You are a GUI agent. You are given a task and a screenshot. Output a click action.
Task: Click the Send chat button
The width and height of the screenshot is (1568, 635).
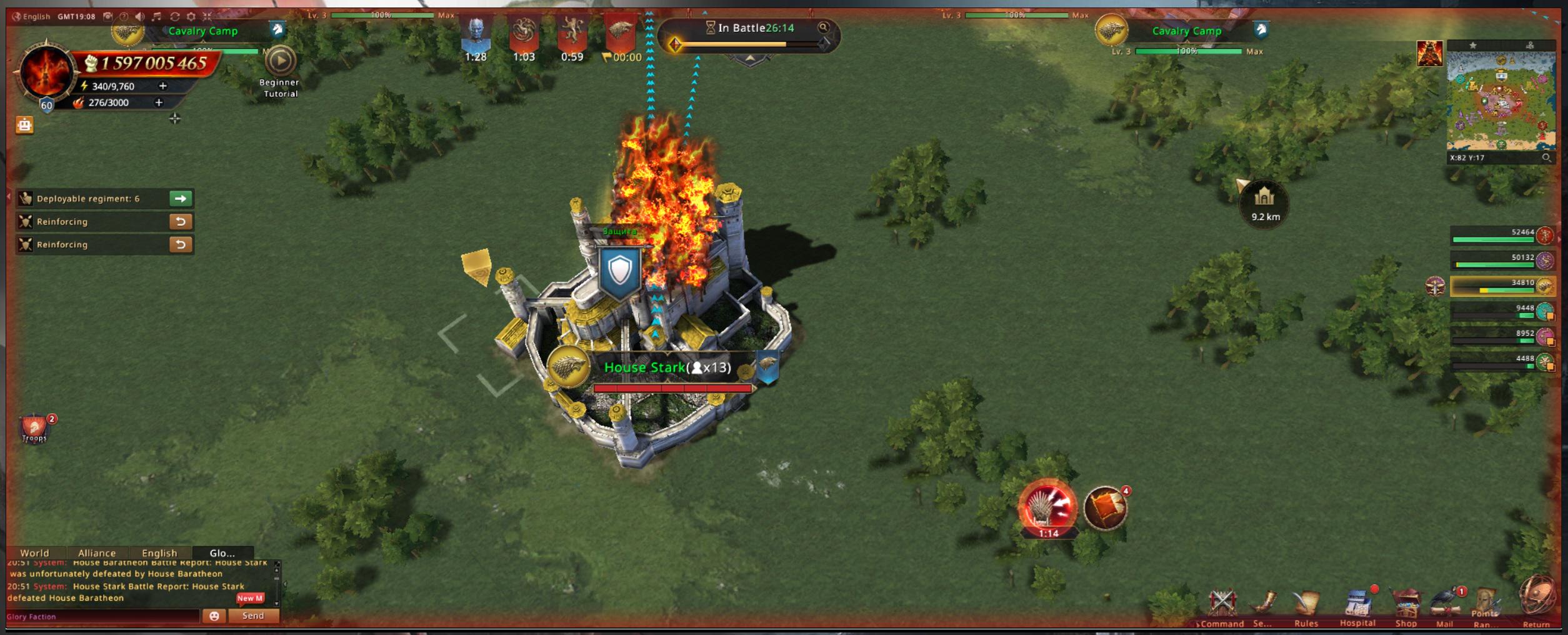[253, 616]
